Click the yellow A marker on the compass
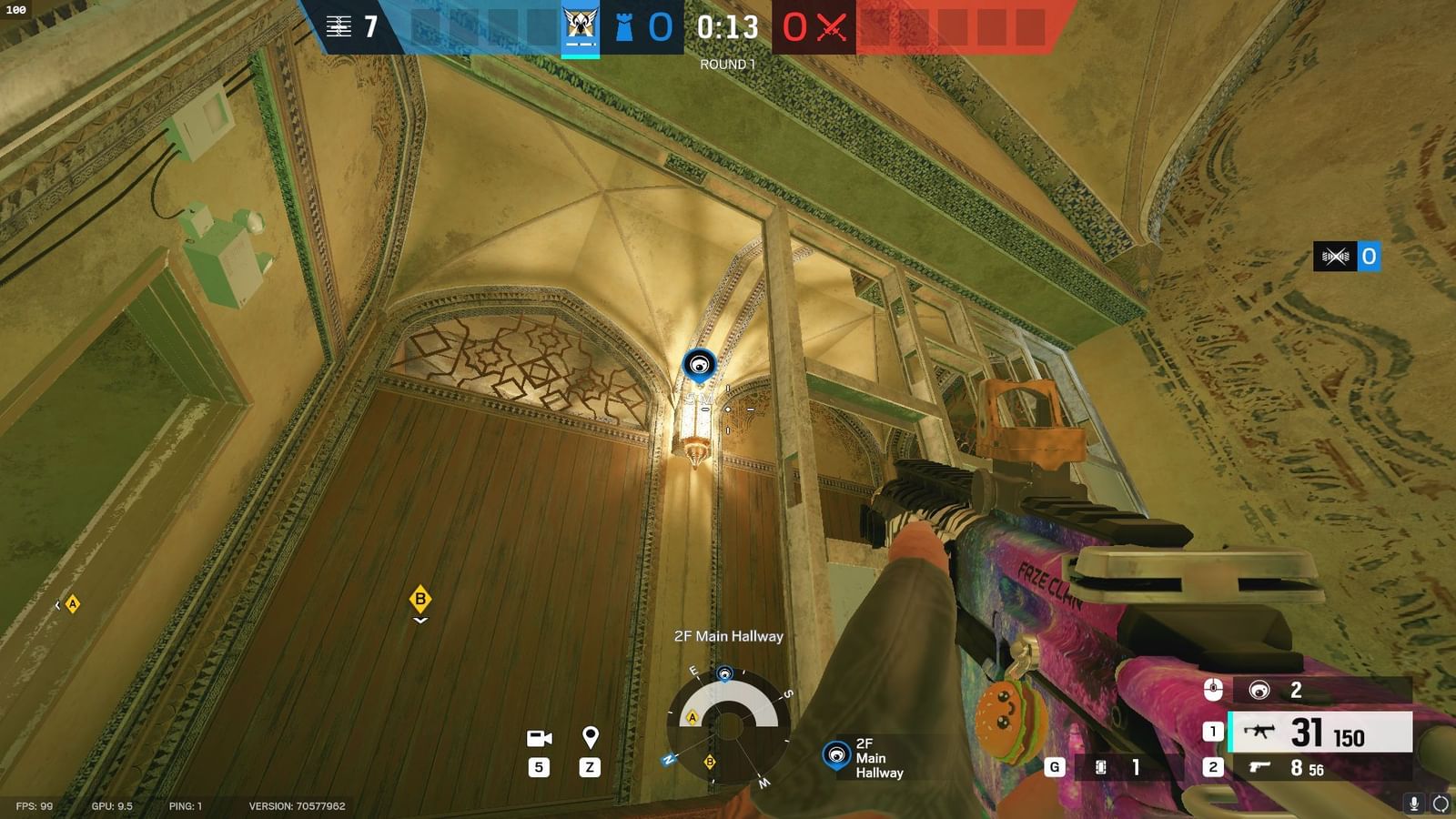This screenshot has height=819, width=1456. point(693,717)
